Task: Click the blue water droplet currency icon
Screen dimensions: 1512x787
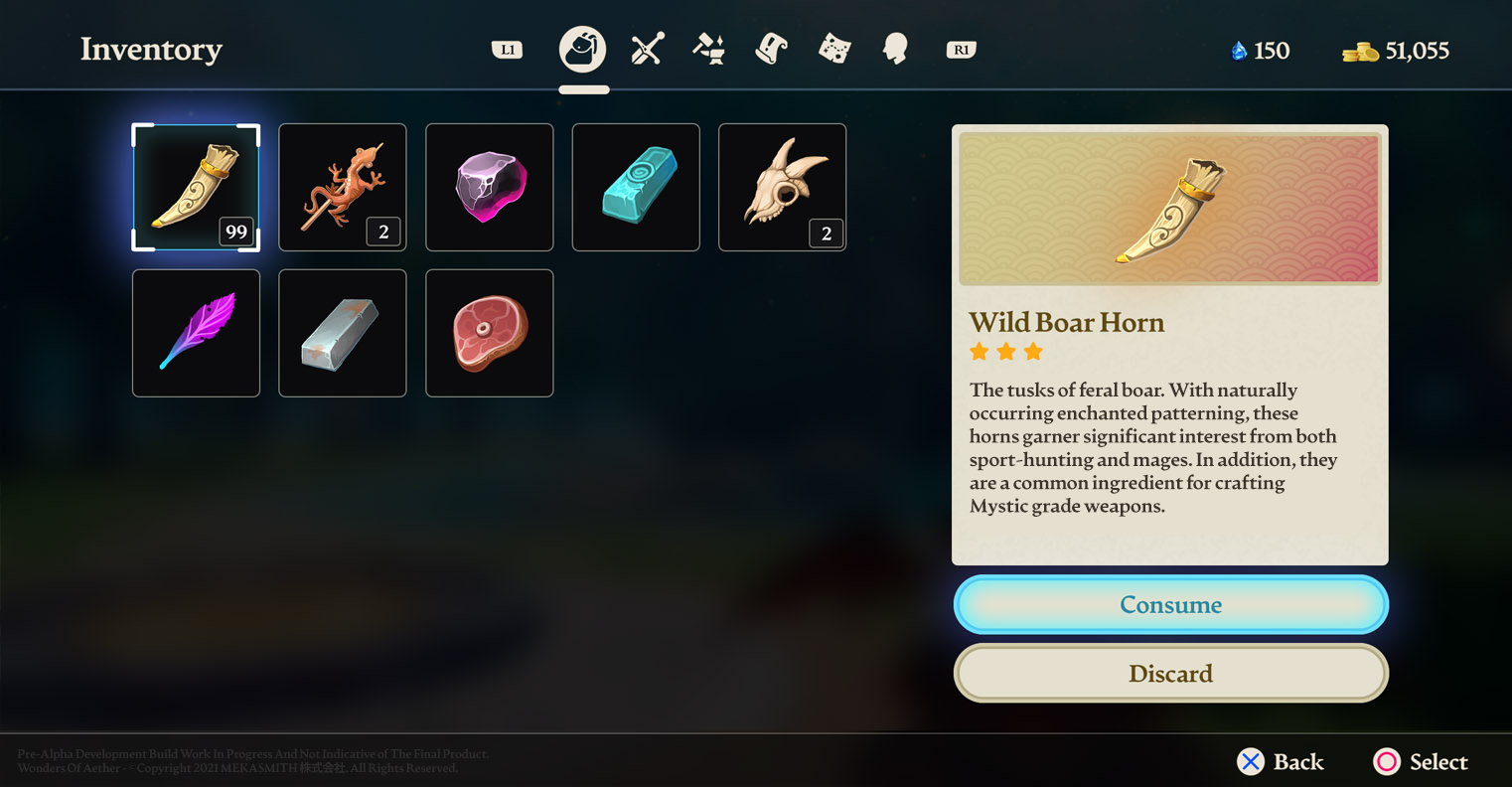Action: coord(1240,50)
